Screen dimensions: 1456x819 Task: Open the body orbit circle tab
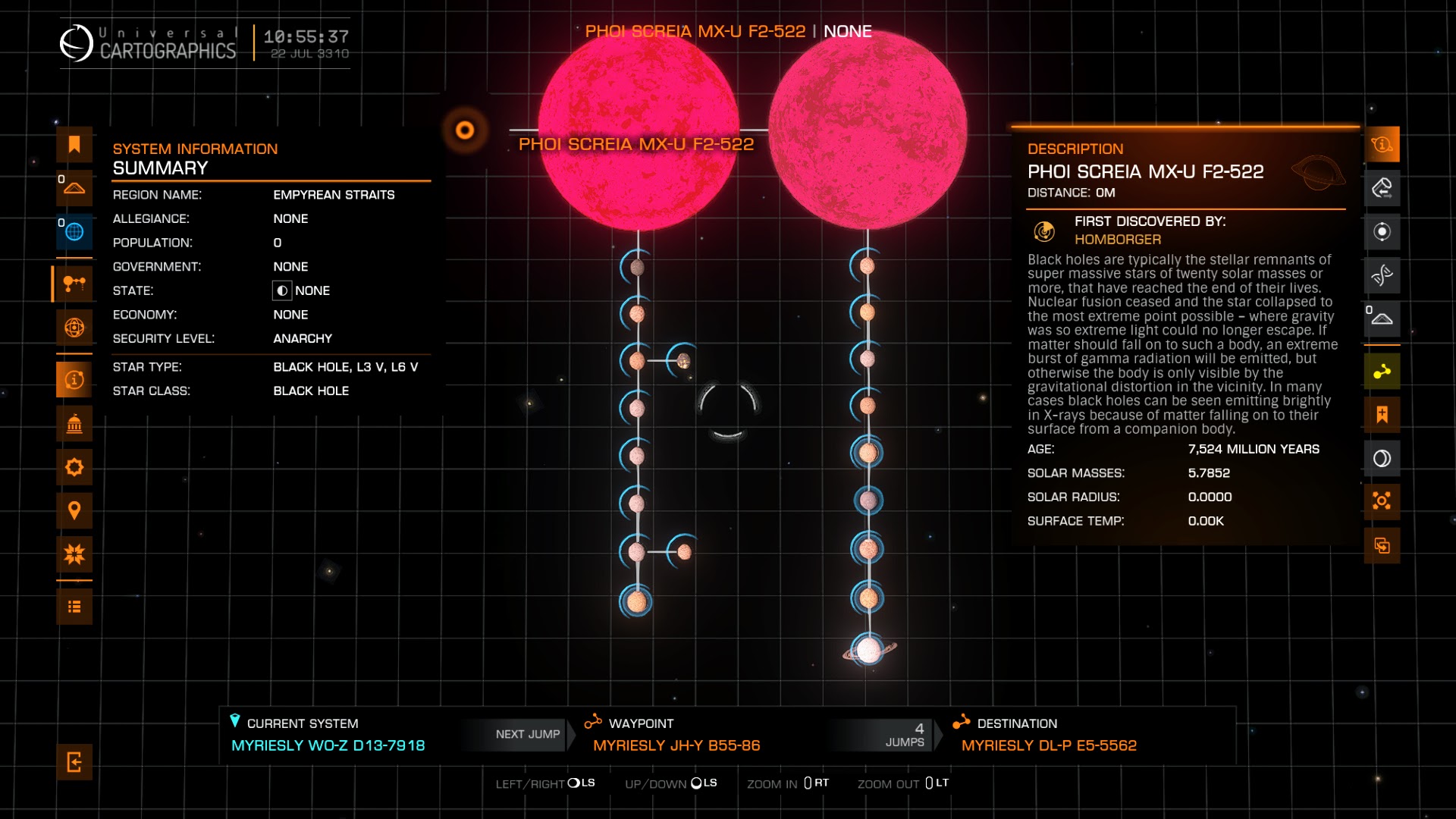(x=1382, y=232)
